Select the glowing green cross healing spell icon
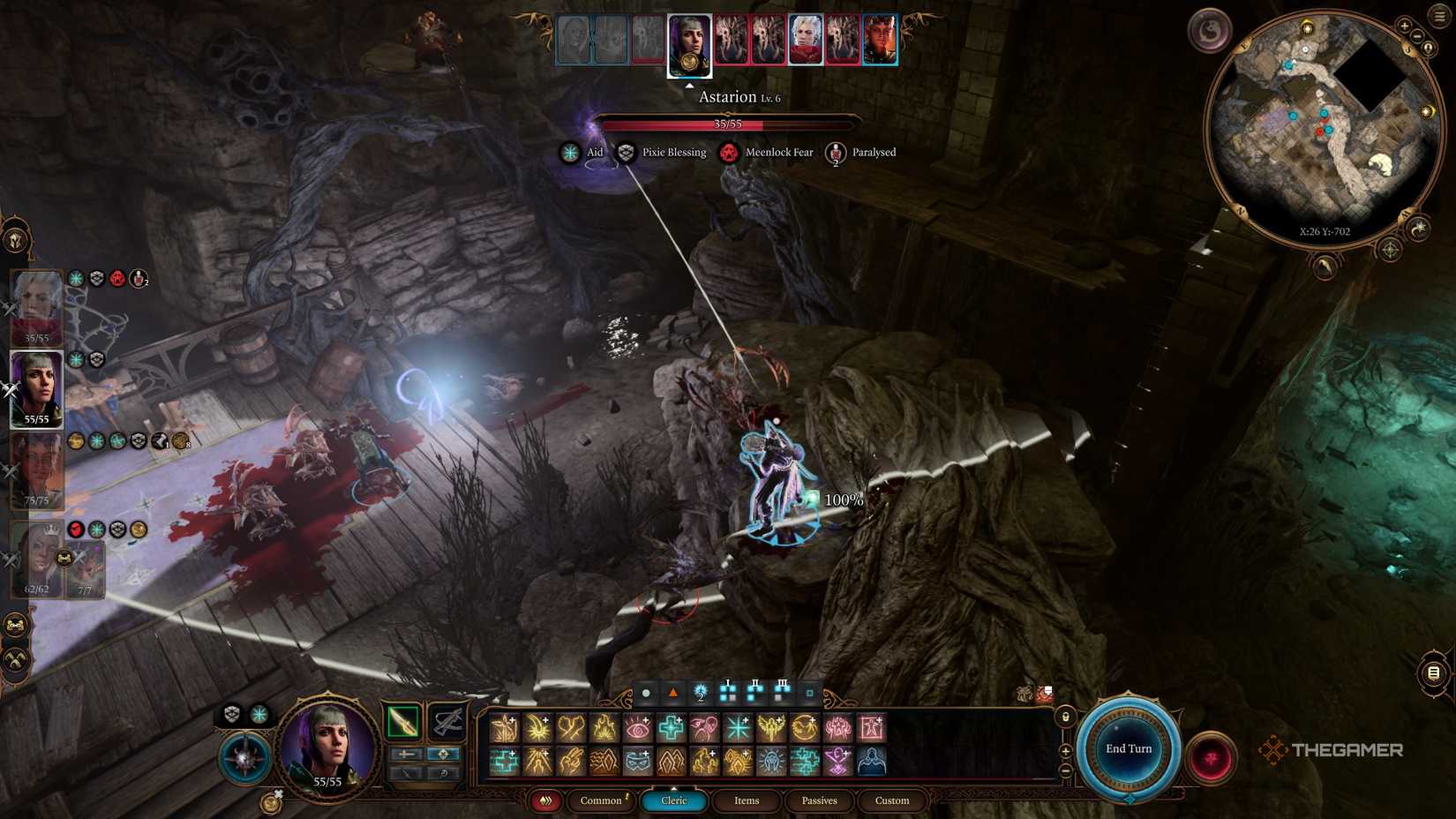The image size is (1456, 819). 672,726
